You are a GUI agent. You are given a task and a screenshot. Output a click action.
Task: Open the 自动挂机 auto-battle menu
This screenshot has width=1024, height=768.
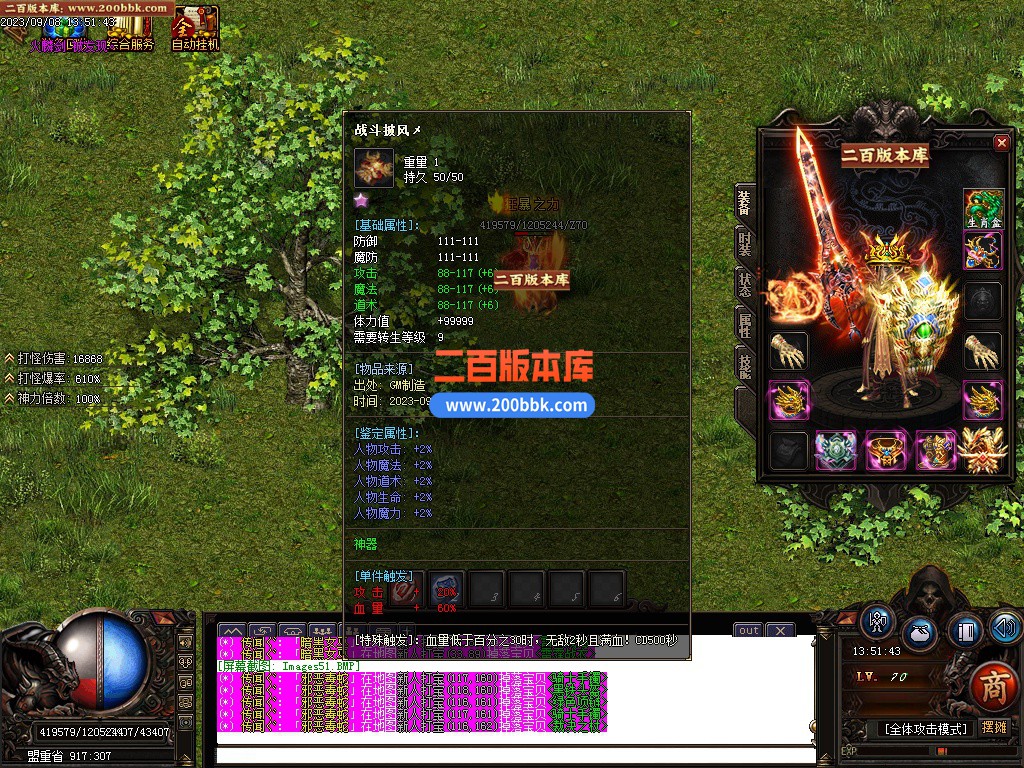[195, 28]
